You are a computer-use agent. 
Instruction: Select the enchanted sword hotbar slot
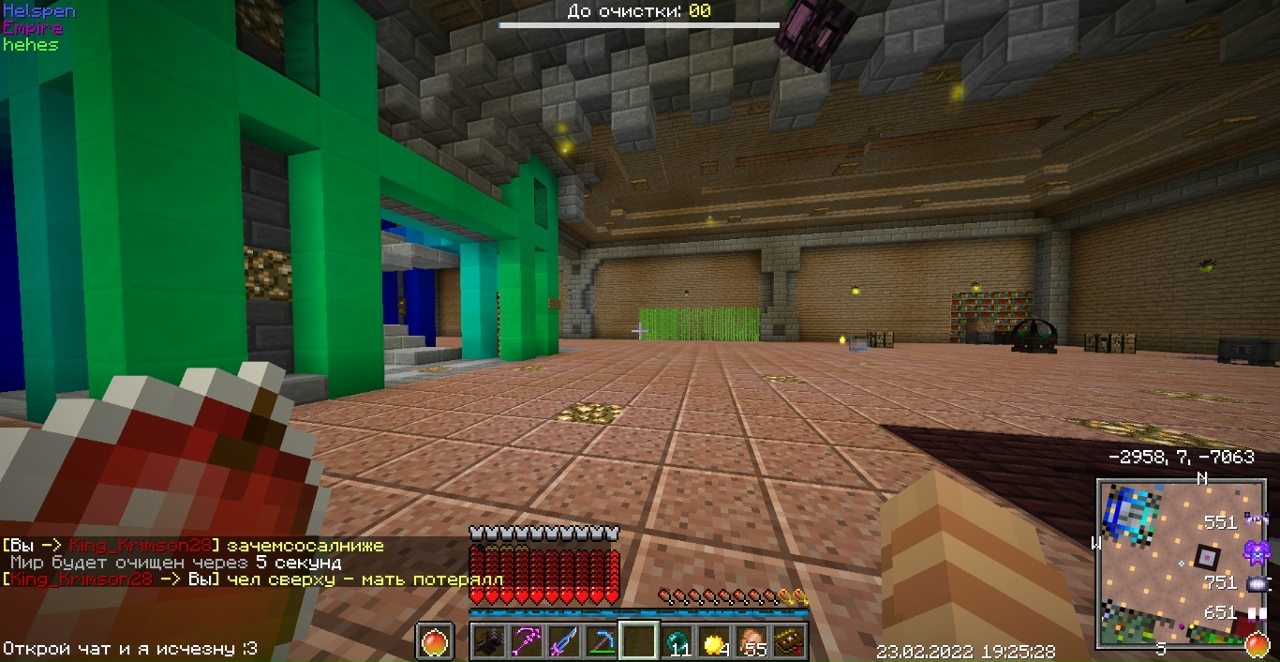tap(563, 641)
